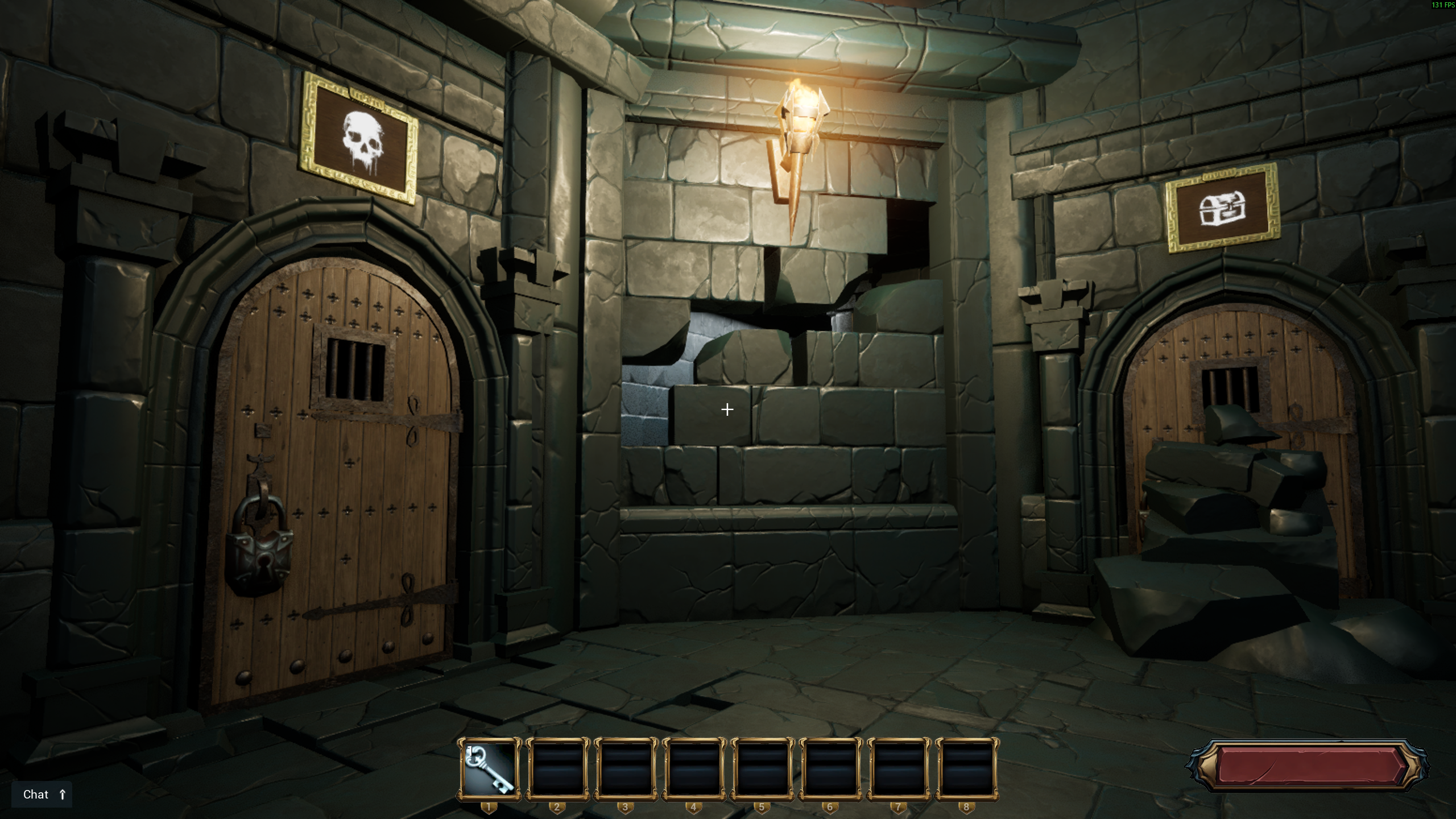Open the Chat box
Image resolution: width=1456 pixels, height=819 pixels.
tap(42, 795)
